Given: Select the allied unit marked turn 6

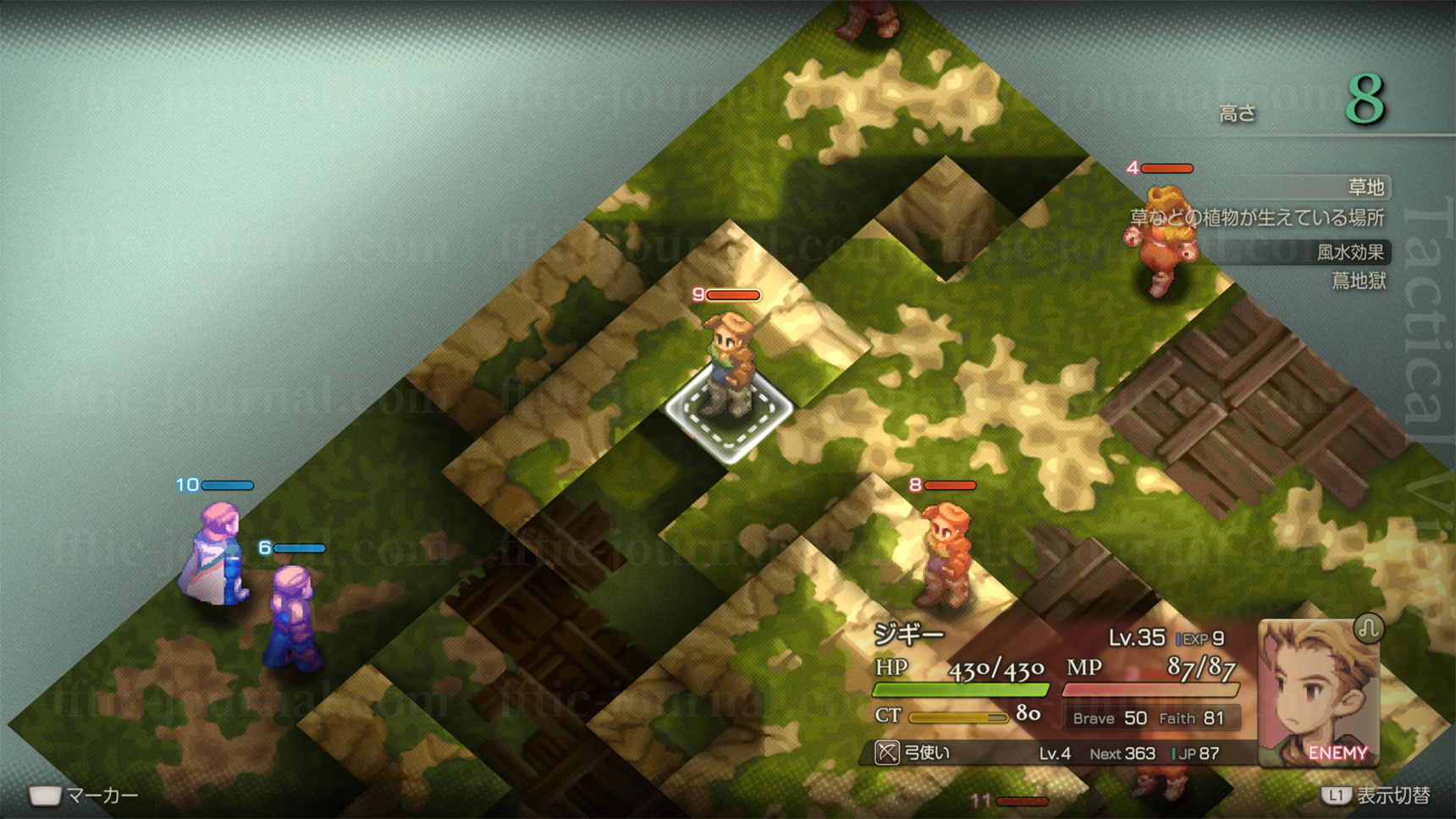Looking at the screenshot, I should pos(293,618).
